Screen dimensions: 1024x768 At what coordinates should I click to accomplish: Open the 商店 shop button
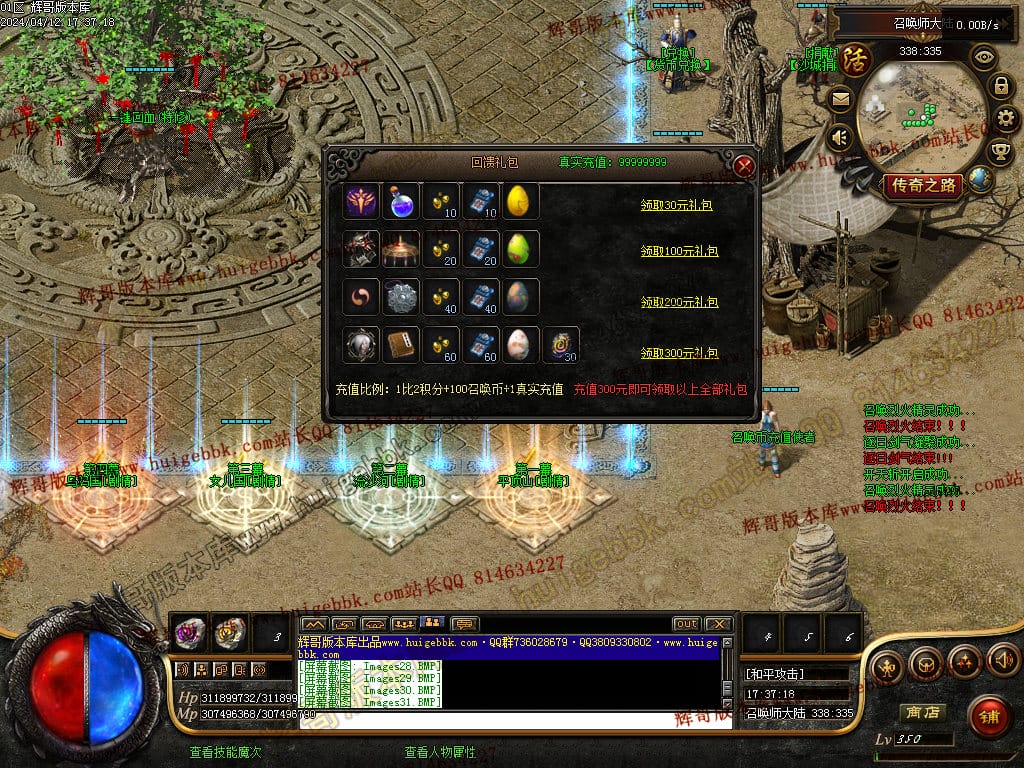pyautogui.click(x=922, y=713)
